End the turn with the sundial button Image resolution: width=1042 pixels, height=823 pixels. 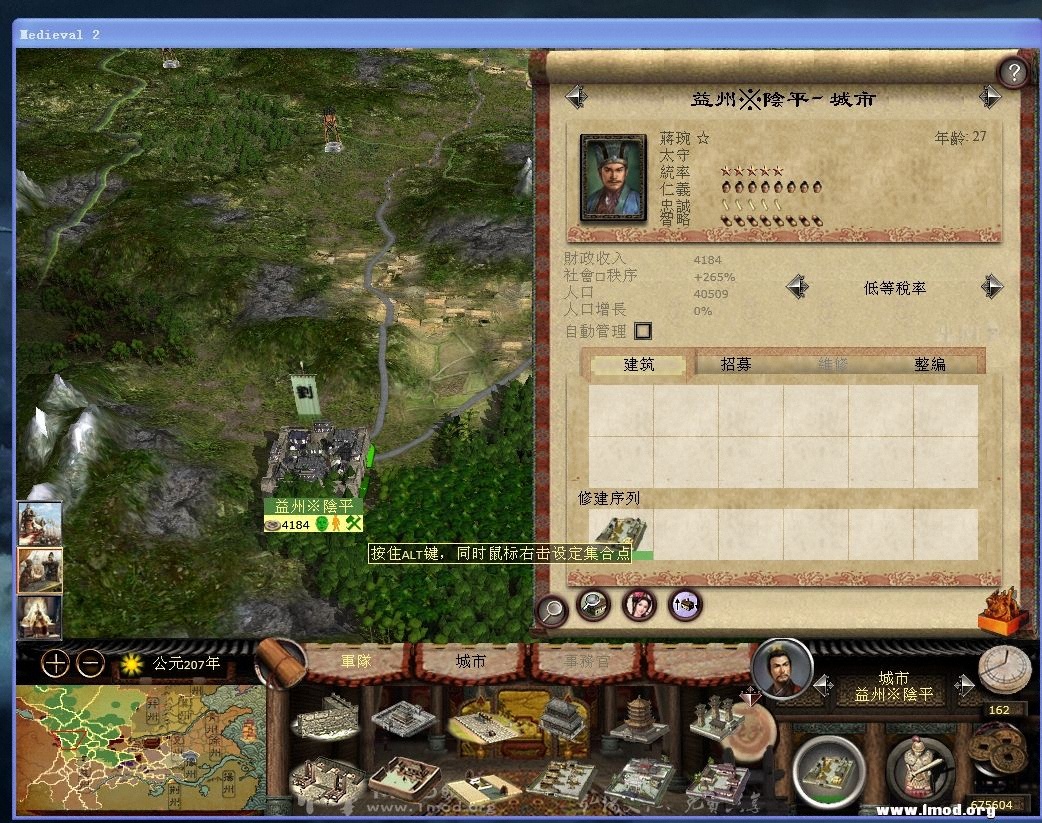pos(1004,669)
